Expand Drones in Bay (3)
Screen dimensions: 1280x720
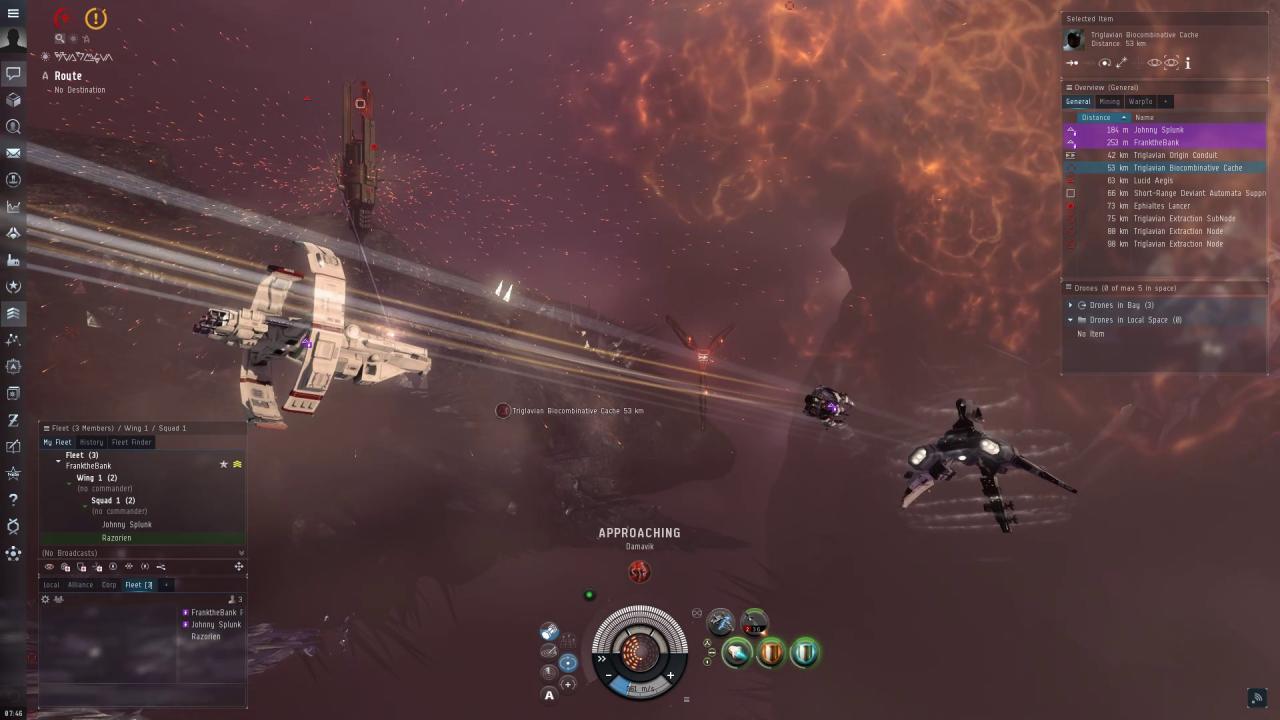pos(1070,305)
